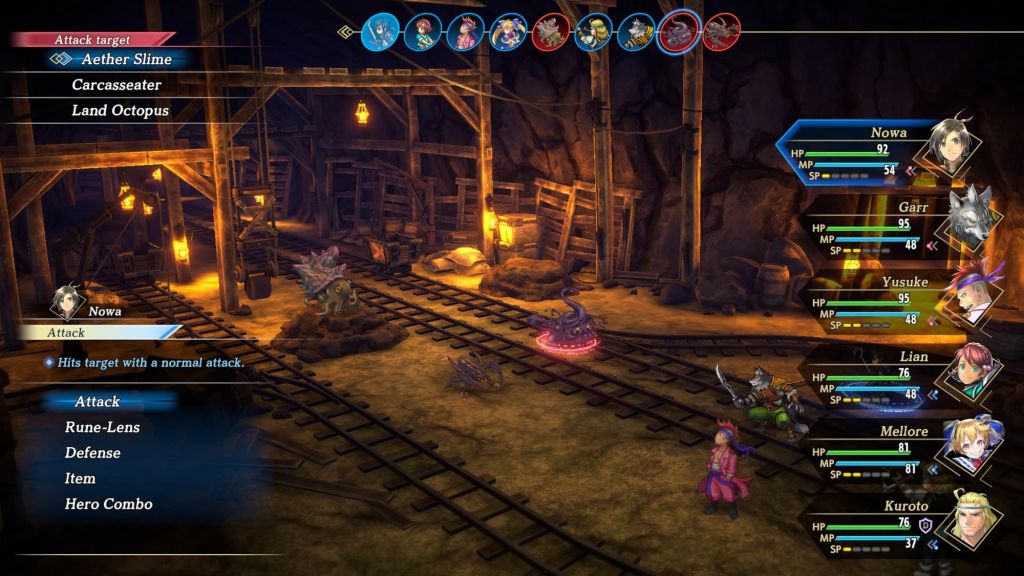This screenshot has width=1024, height=576.
Task: Open the Rune-Lens command
Action: pyautogui.click(x=102, y=428)
